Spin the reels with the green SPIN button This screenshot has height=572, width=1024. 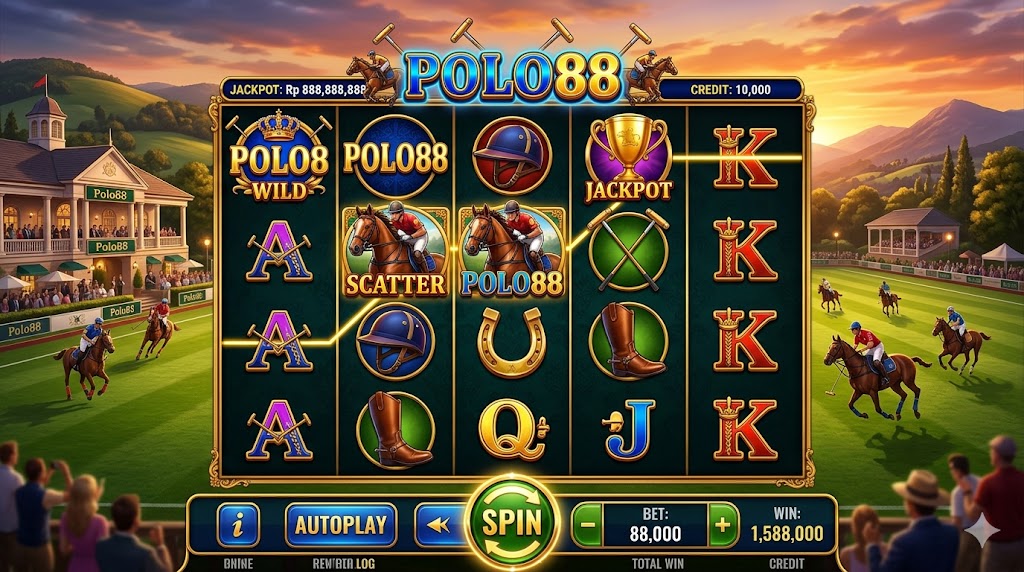tap(512, 522)
